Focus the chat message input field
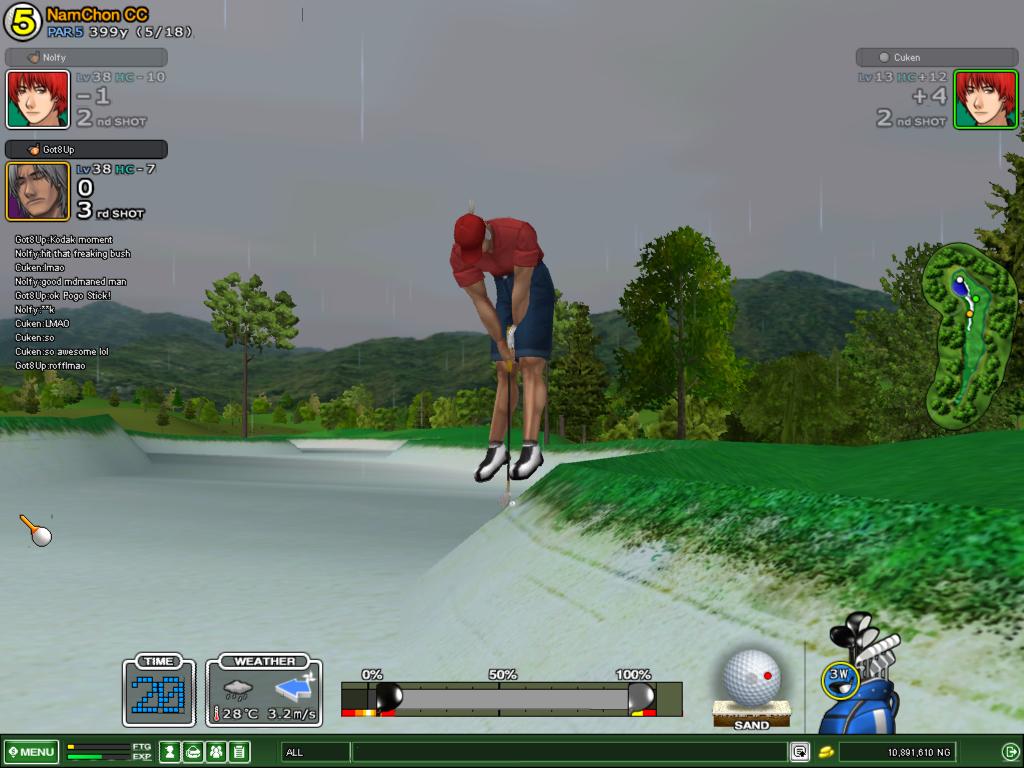The image size is (1024, 768). point(568,751)
